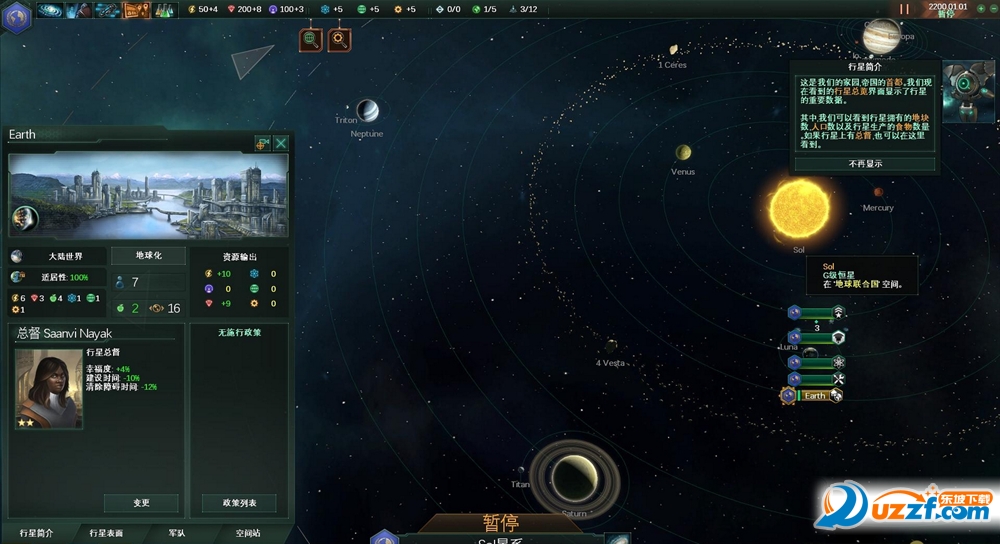Close the Earth planet panel
The width and height of the screenshot is (1000, 544).
coord(281,144)
